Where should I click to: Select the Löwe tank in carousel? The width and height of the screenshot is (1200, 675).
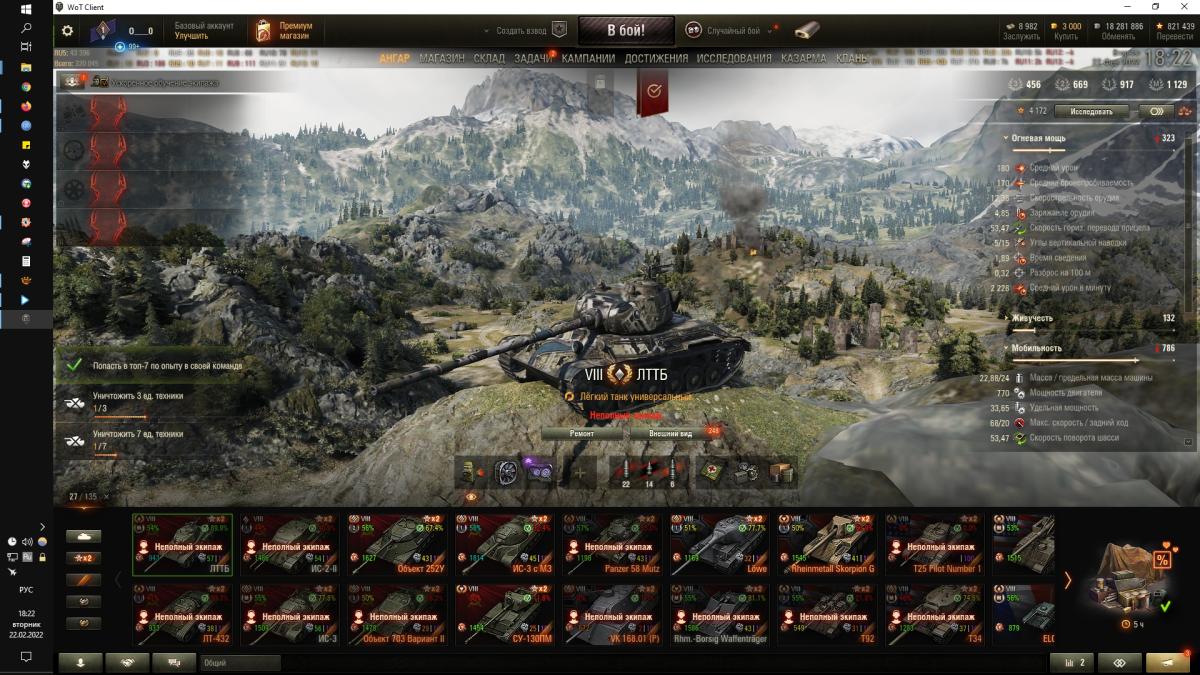point(719,545)
